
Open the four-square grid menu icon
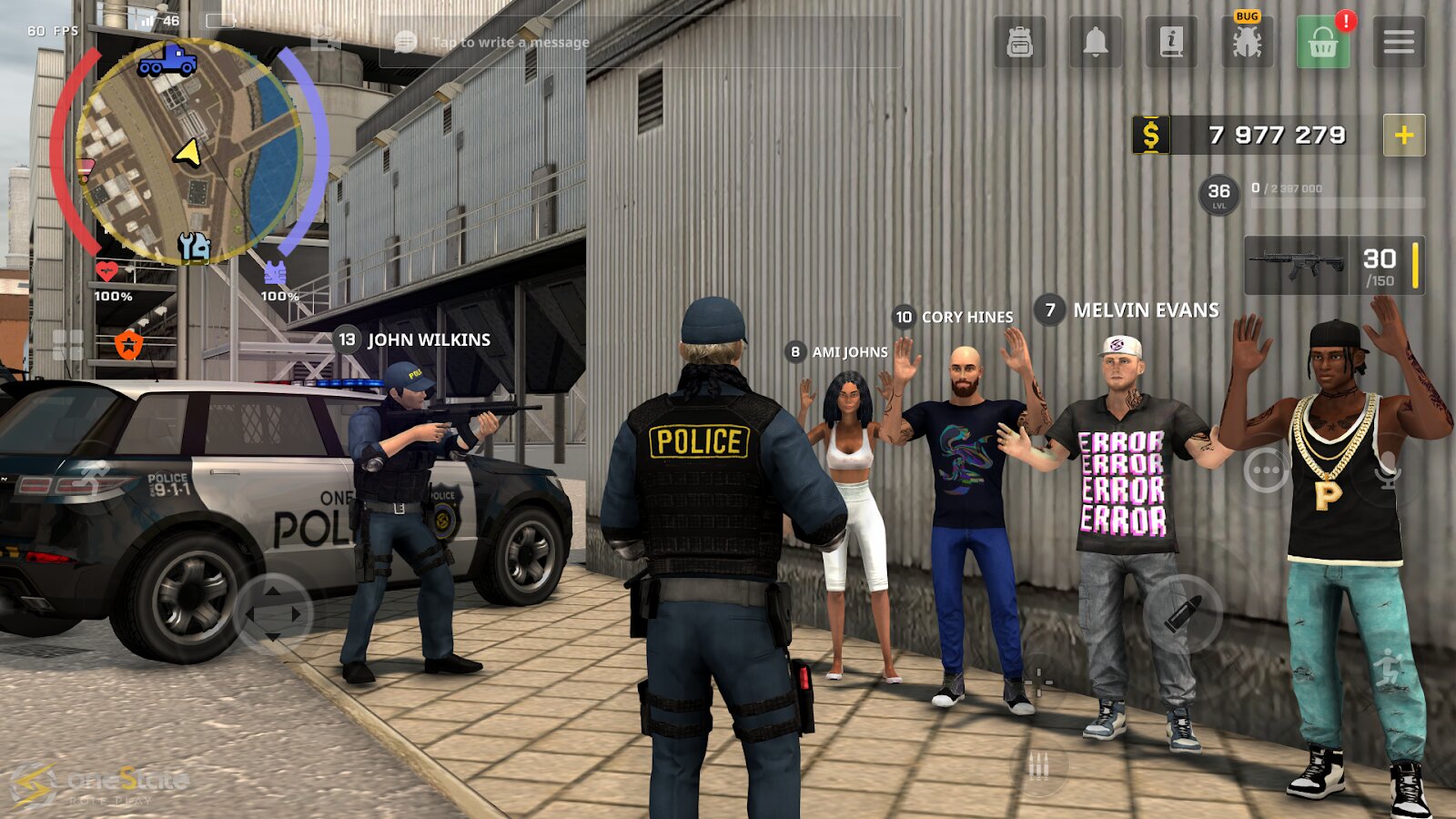68,345
